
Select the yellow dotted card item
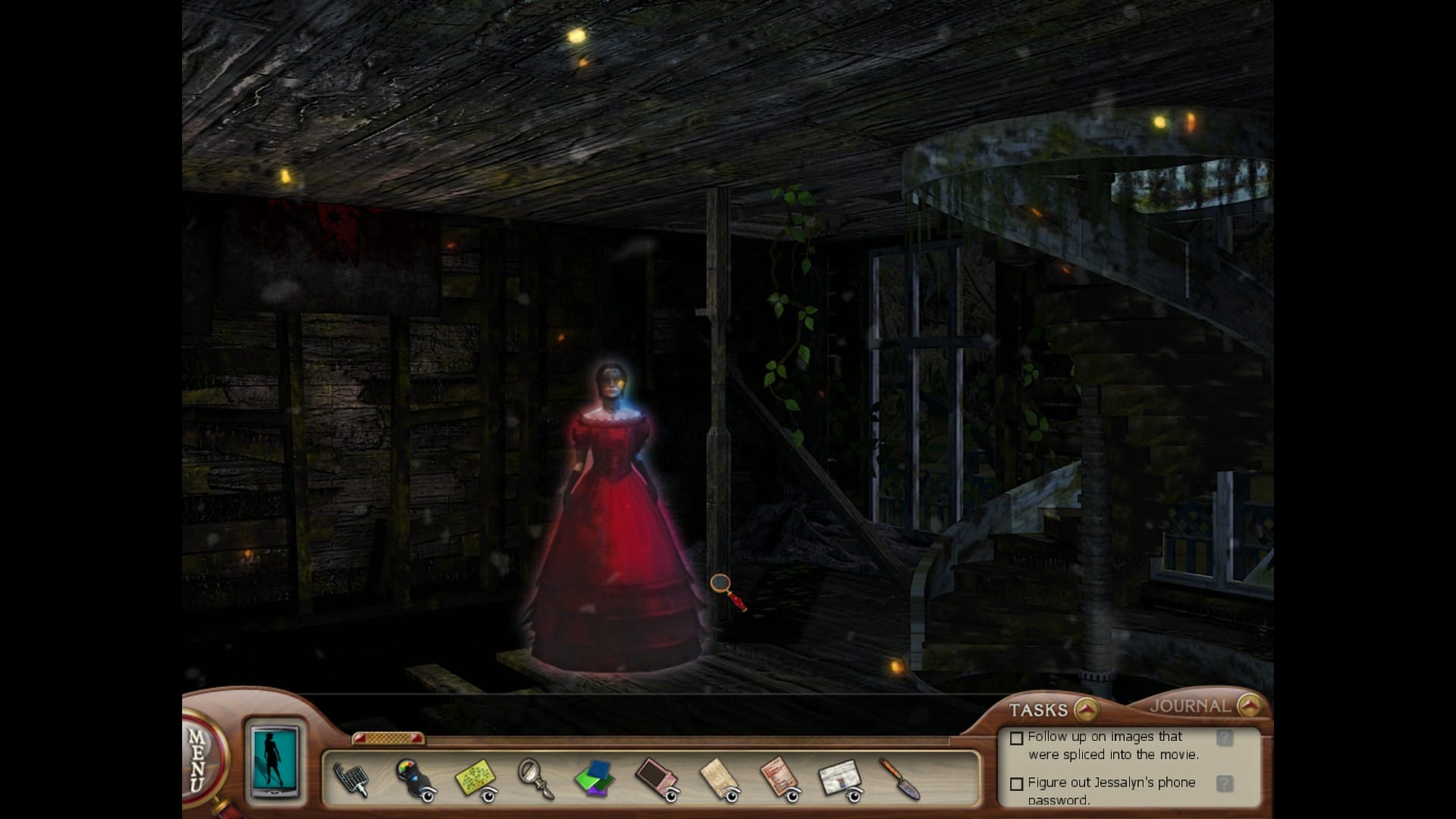(475, 778)
